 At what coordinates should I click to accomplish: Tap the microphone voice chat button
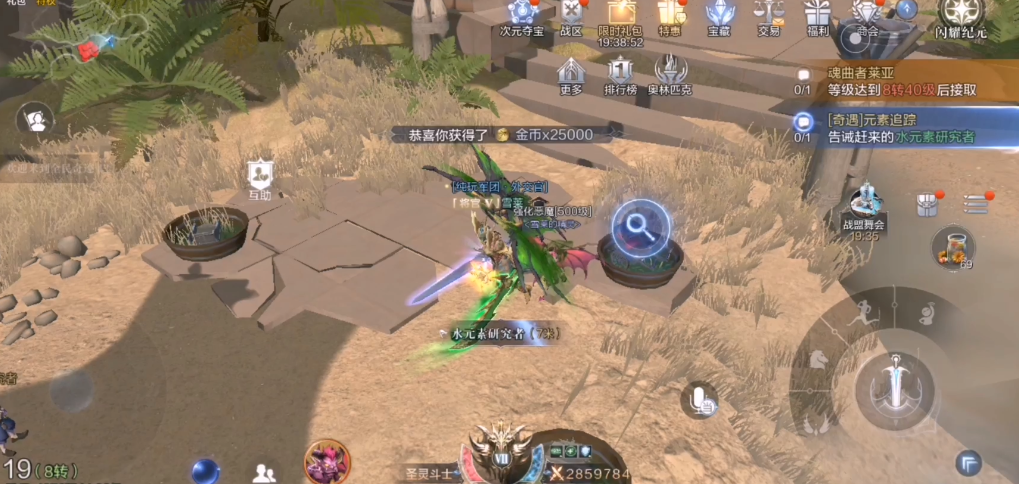tap(700, 401)
